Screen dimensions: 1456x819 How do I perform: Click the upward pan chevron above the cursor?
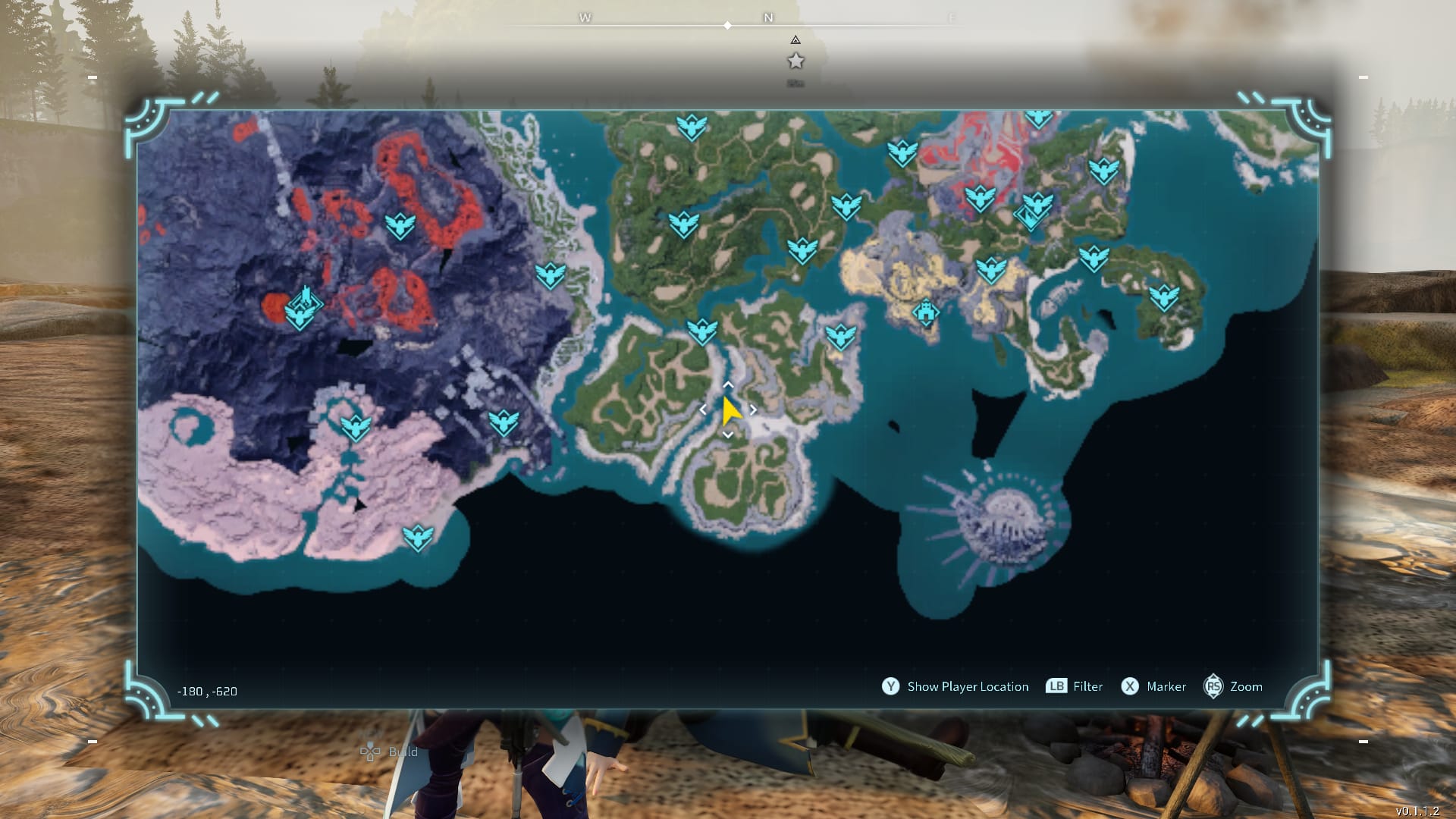(727, 385)
